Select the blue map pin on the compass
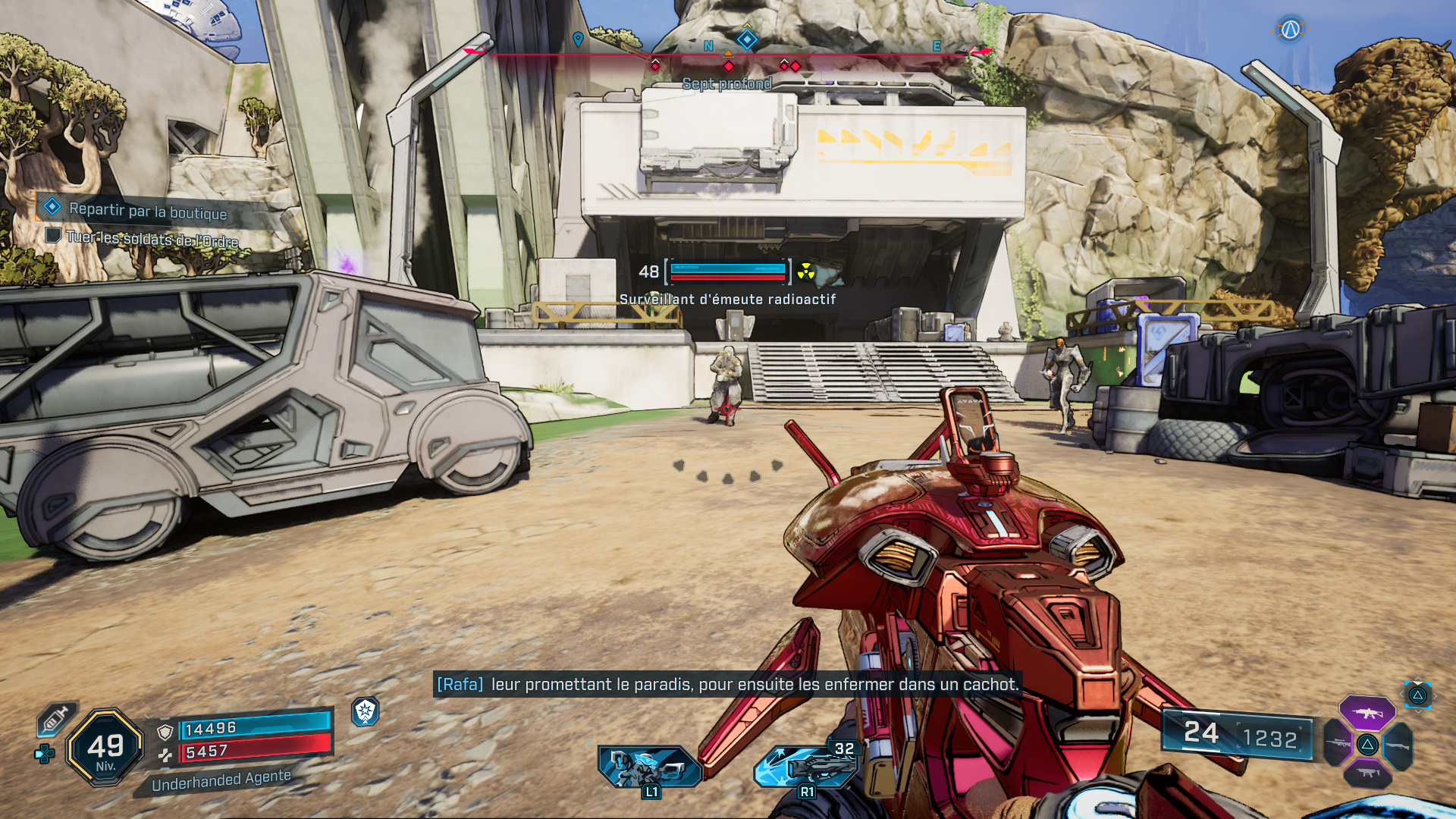 click(578, 39)
